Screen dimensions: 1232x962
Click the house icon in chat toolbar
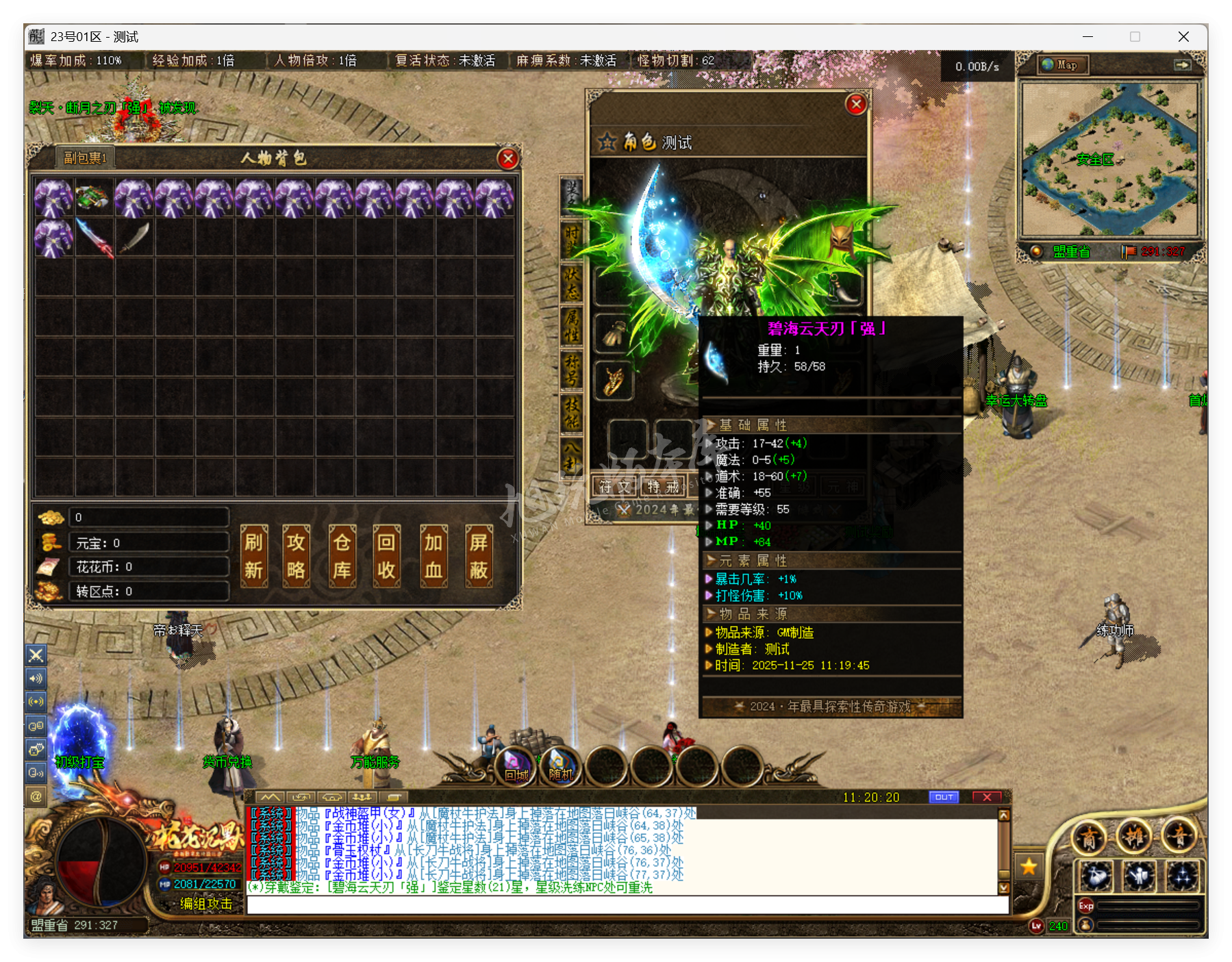point(332,797)
